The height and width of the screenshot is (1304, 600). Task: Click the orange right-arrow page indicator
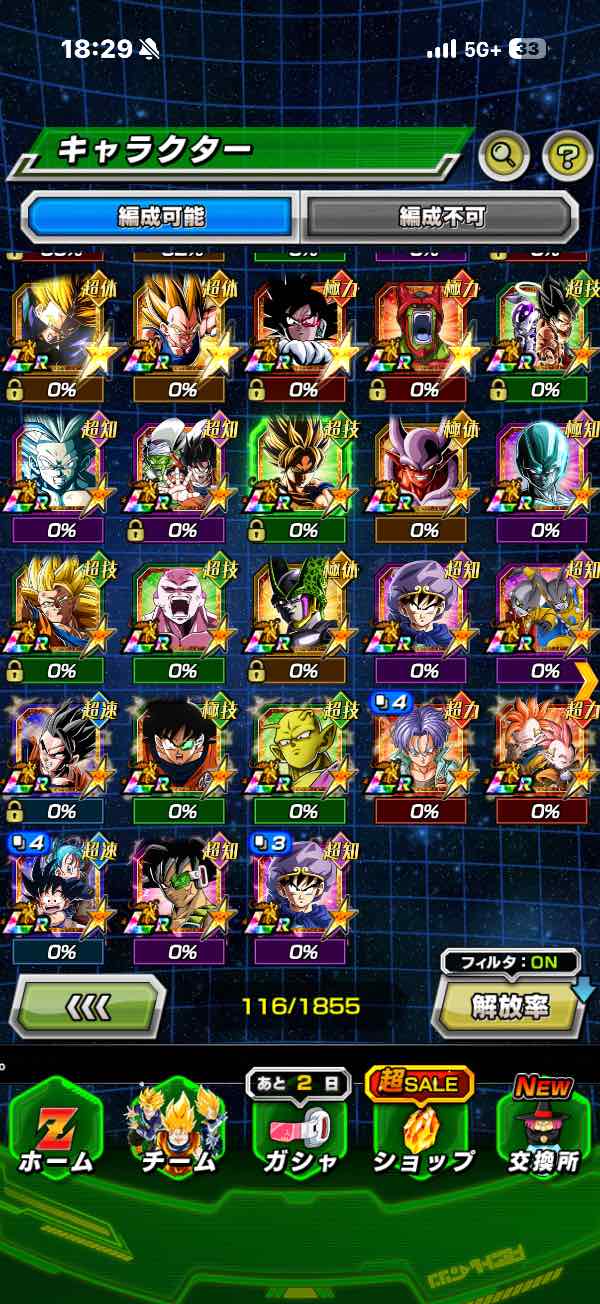pyautogui.click(x=586, y=680)
